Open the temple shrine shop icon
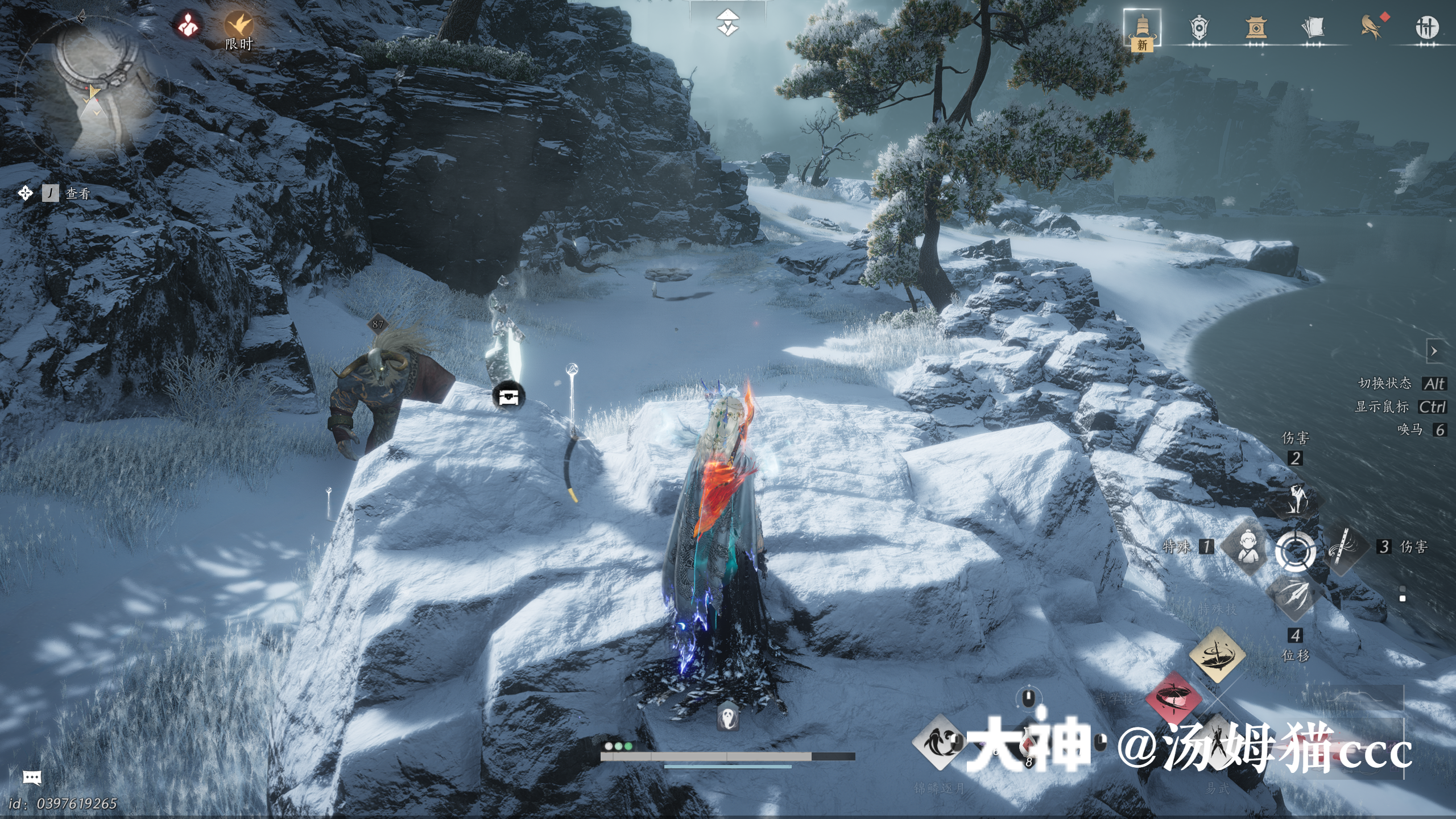Screen dimensions: 1456x819 [1255, 27]
